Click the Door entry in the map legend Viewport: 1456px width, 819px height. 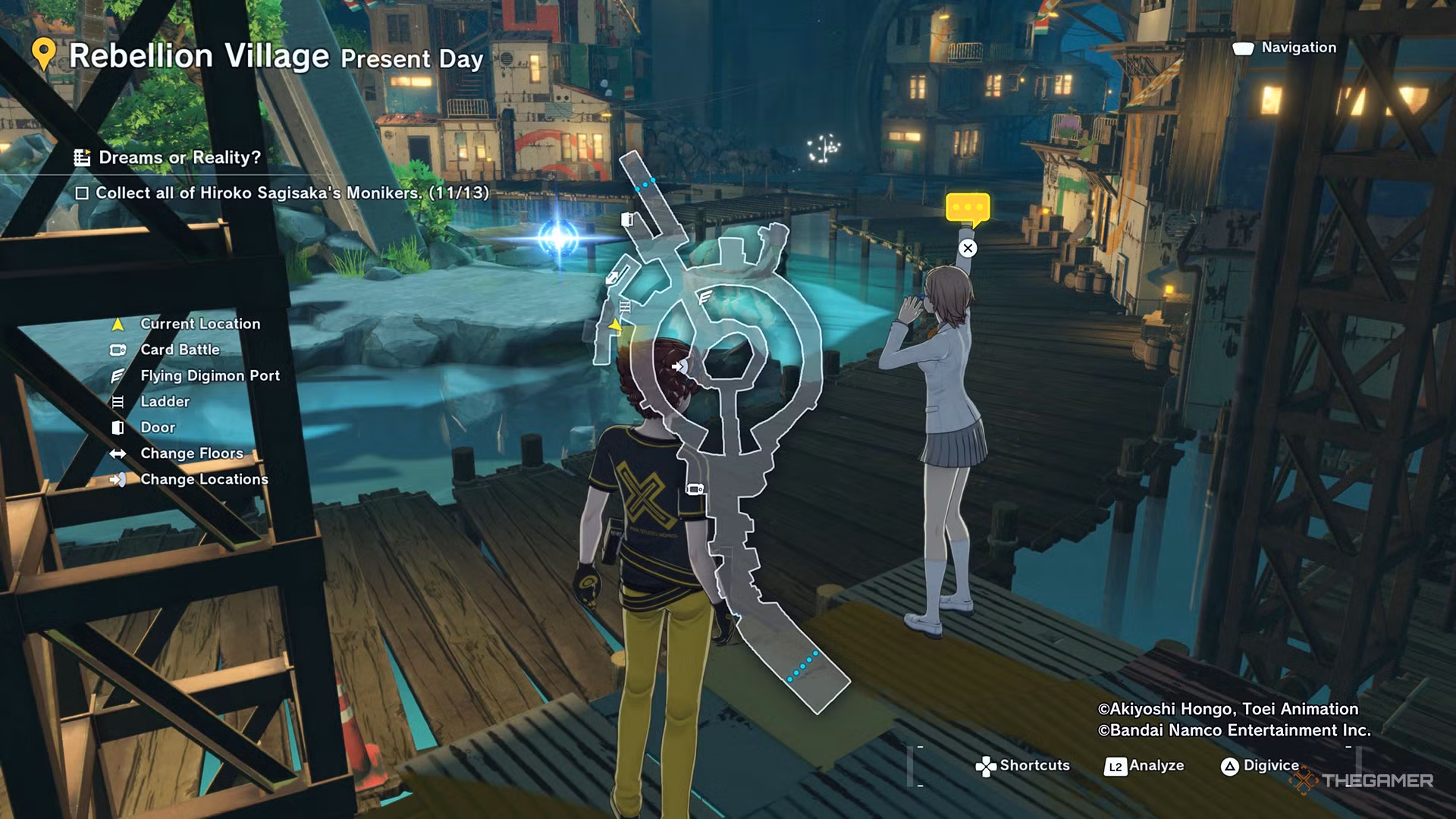tap(158, 427)
